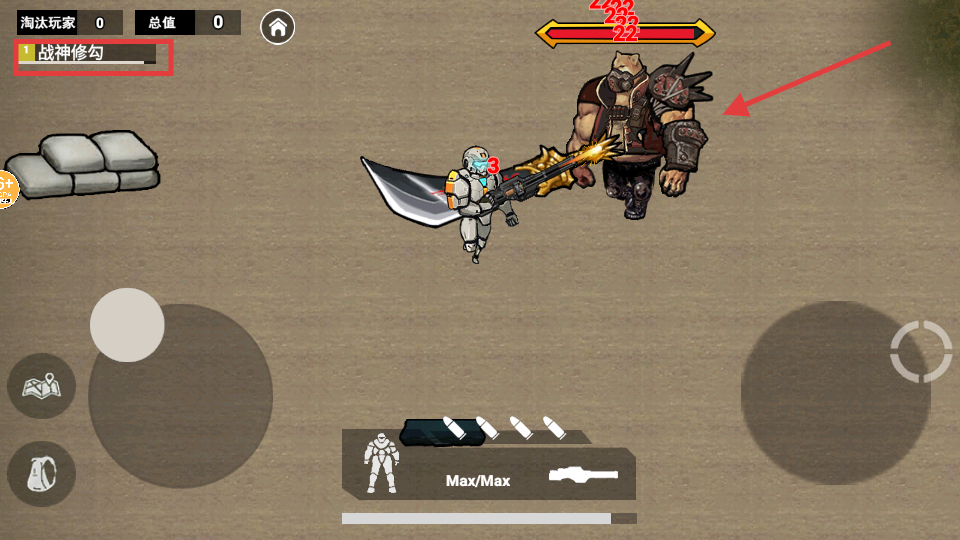This screenshot has height=540, width=960.
Task: Tap the home button
Action: pyautogui.click(x=277, y=28)
